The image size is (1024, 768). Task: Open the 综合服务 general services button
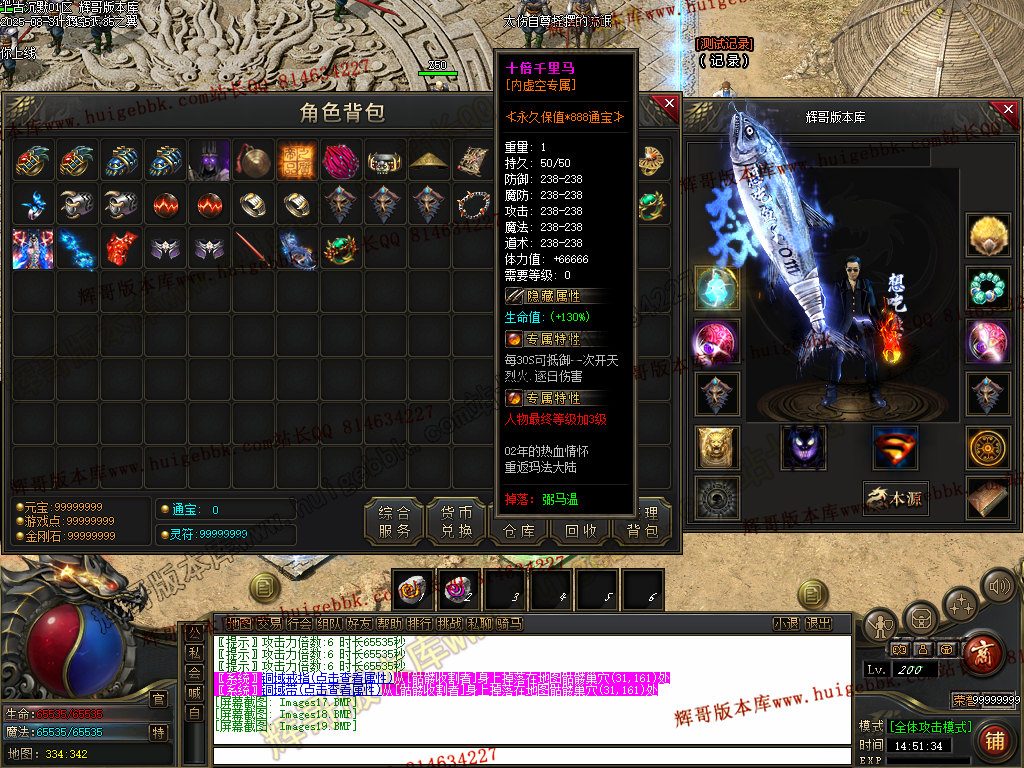(x=394, y=521)
